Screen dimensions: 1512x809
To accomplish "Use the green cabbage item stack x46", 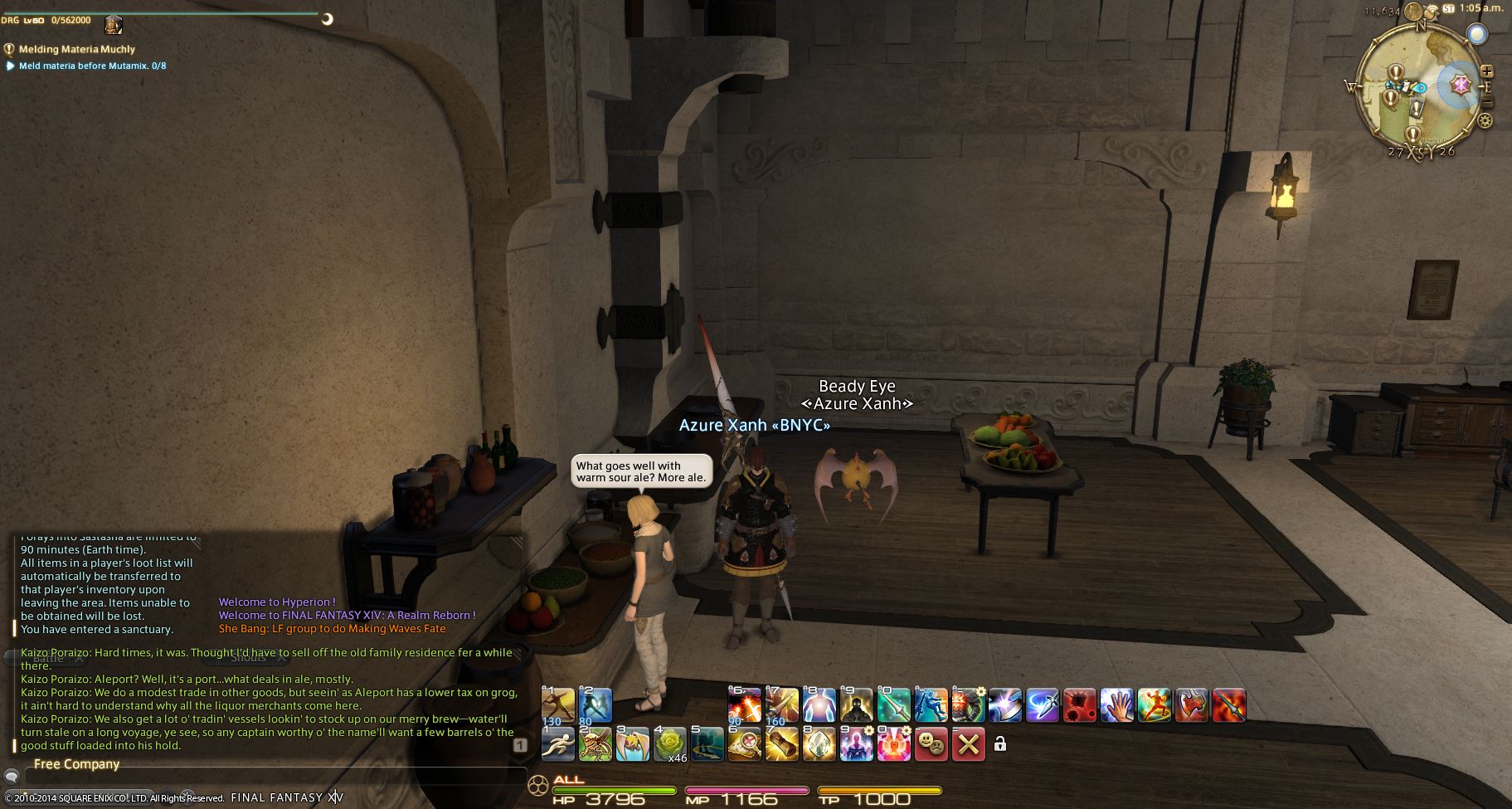I will [x=670, y=744].
